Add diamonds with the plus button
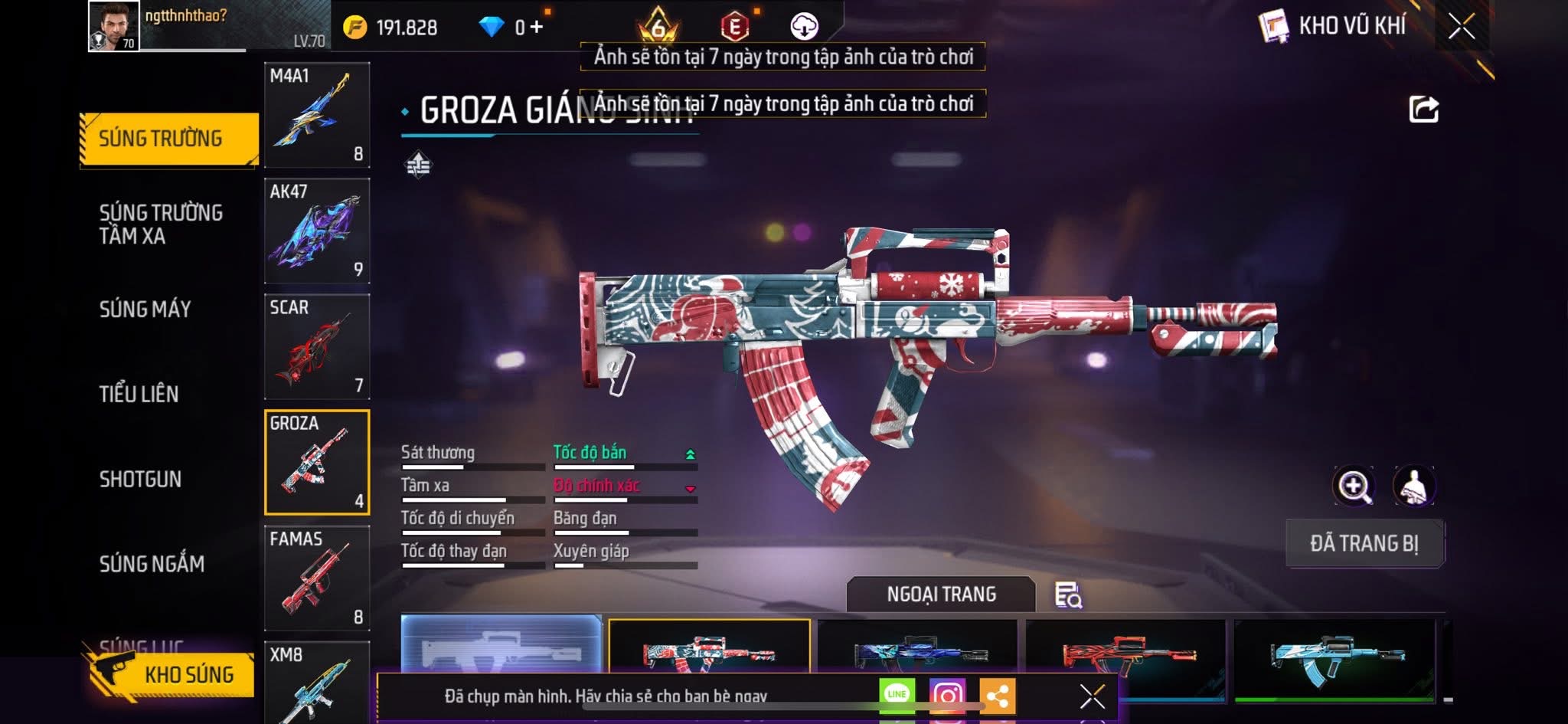The width and height of the screenshot is (1568, 724). coord(536,28)
